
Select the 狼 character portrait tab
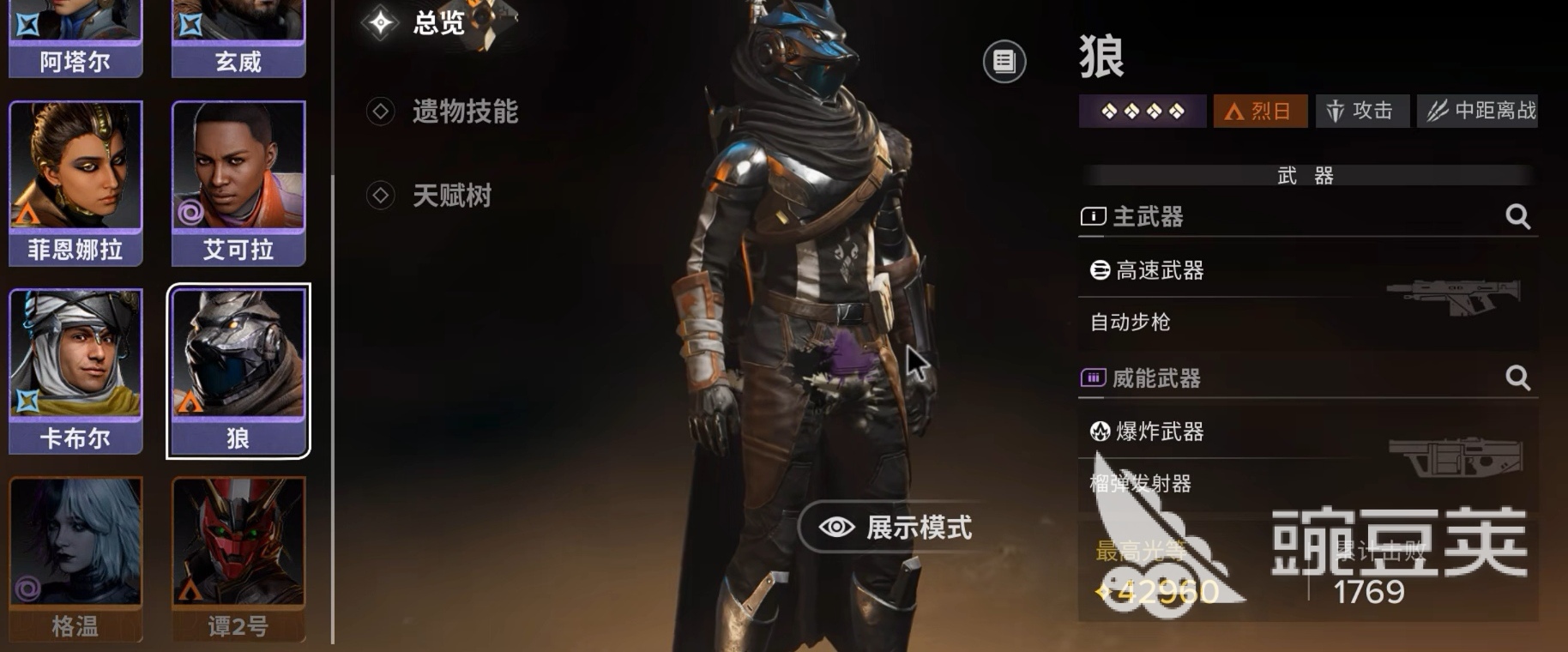click(x=238, y=369)
